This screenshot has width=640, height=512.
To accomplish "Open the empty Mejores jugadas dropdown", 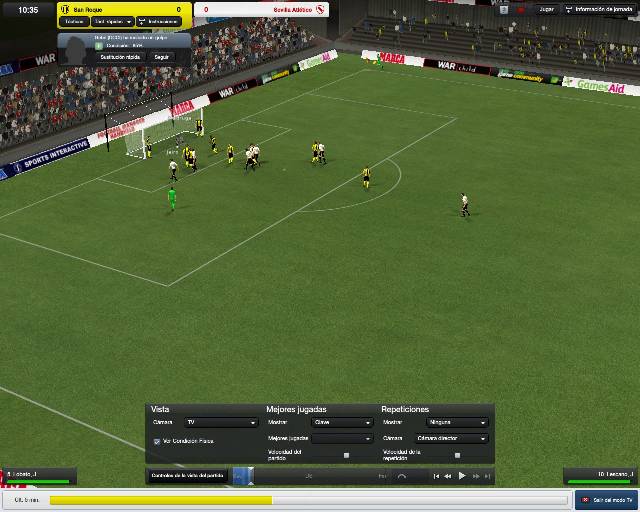I will click(x=342, y=438).
